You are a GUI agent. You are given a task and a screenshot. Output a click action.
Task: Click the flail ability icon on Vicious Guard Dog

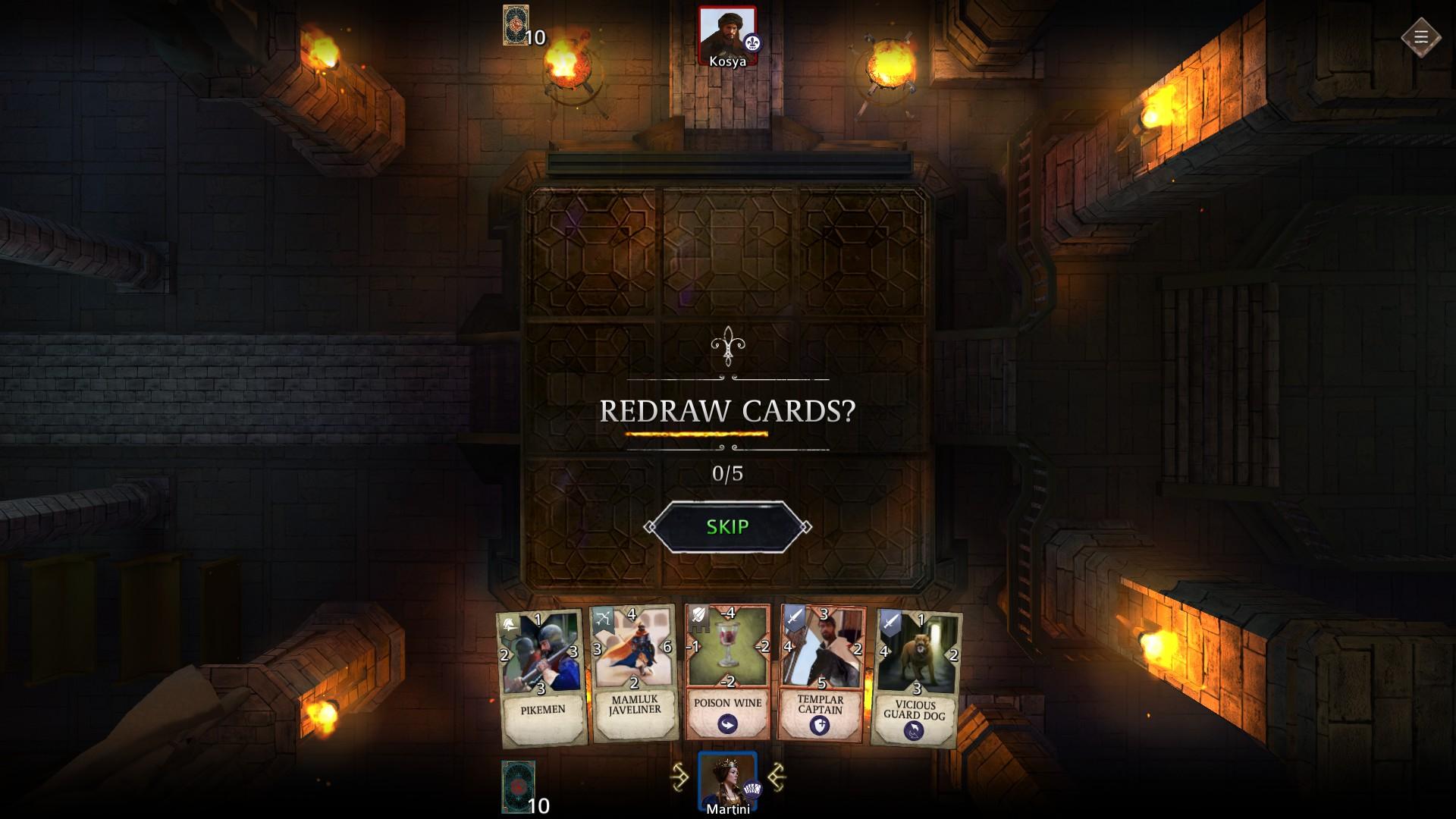point(913,730)
